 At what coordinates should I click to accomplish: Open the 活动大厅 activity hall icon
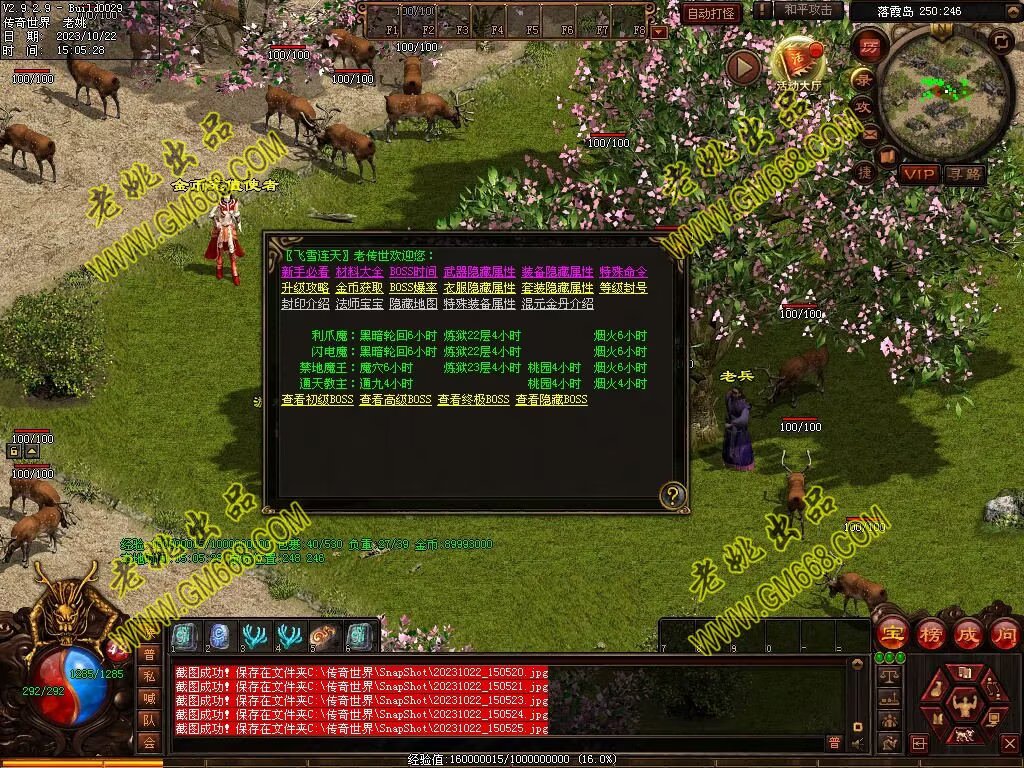tap(797, 62)
